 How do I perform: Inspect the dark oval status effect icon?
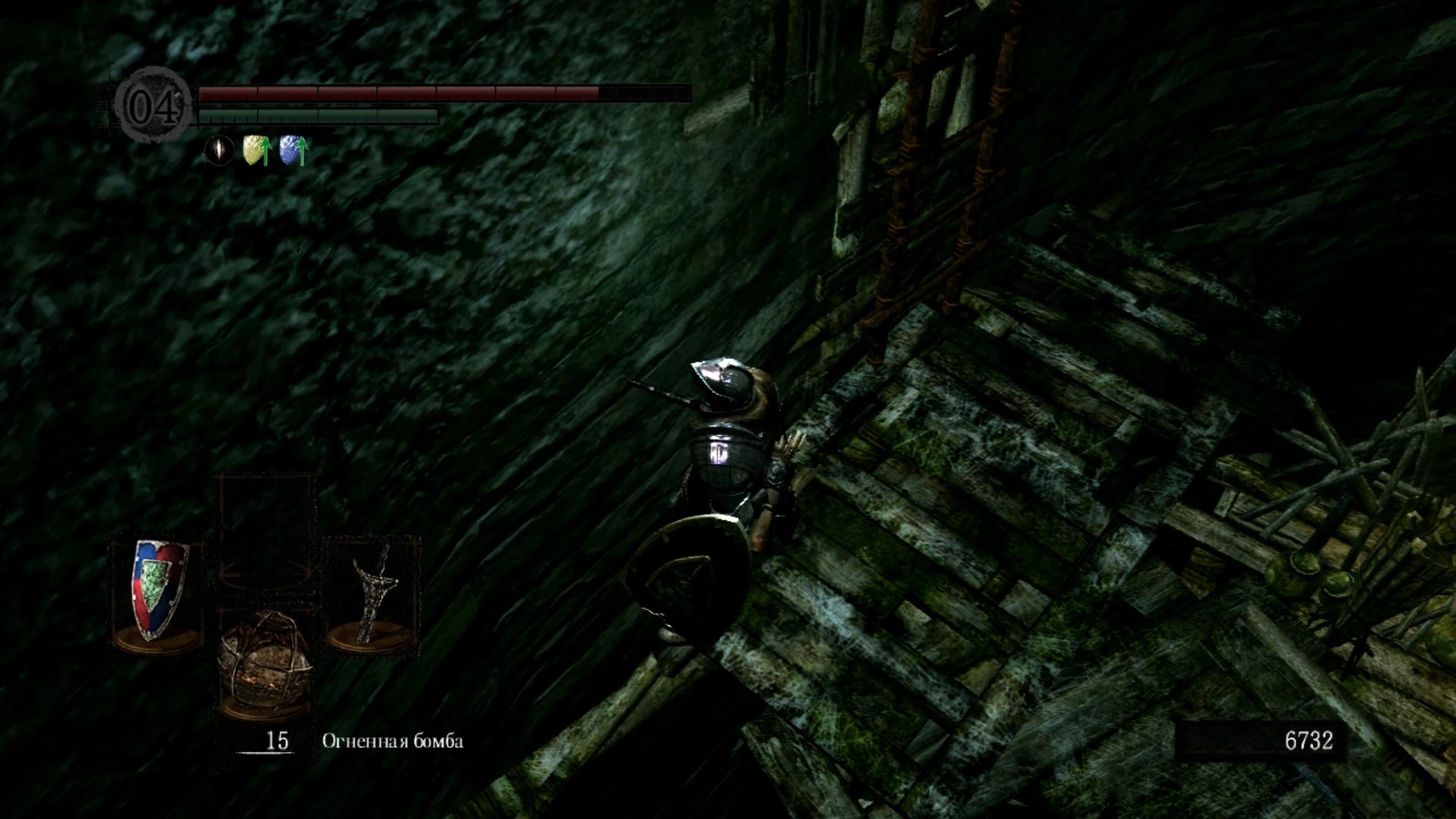219,149
